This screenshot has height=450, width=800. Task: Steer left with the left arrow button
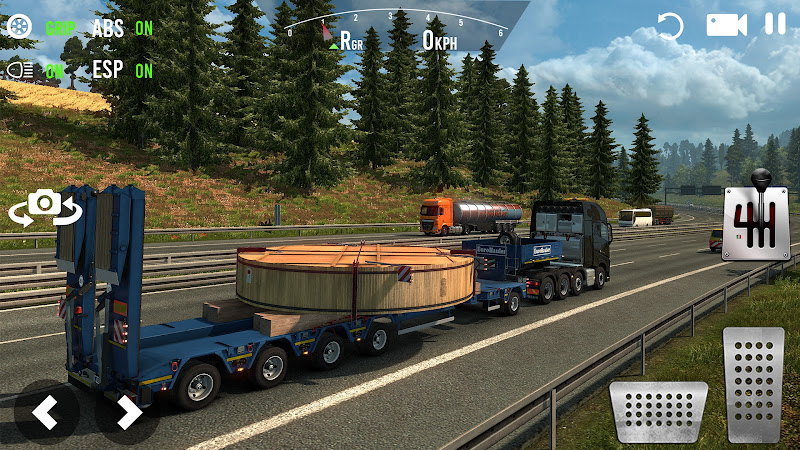pyautogui.click(x=45, y=410)
